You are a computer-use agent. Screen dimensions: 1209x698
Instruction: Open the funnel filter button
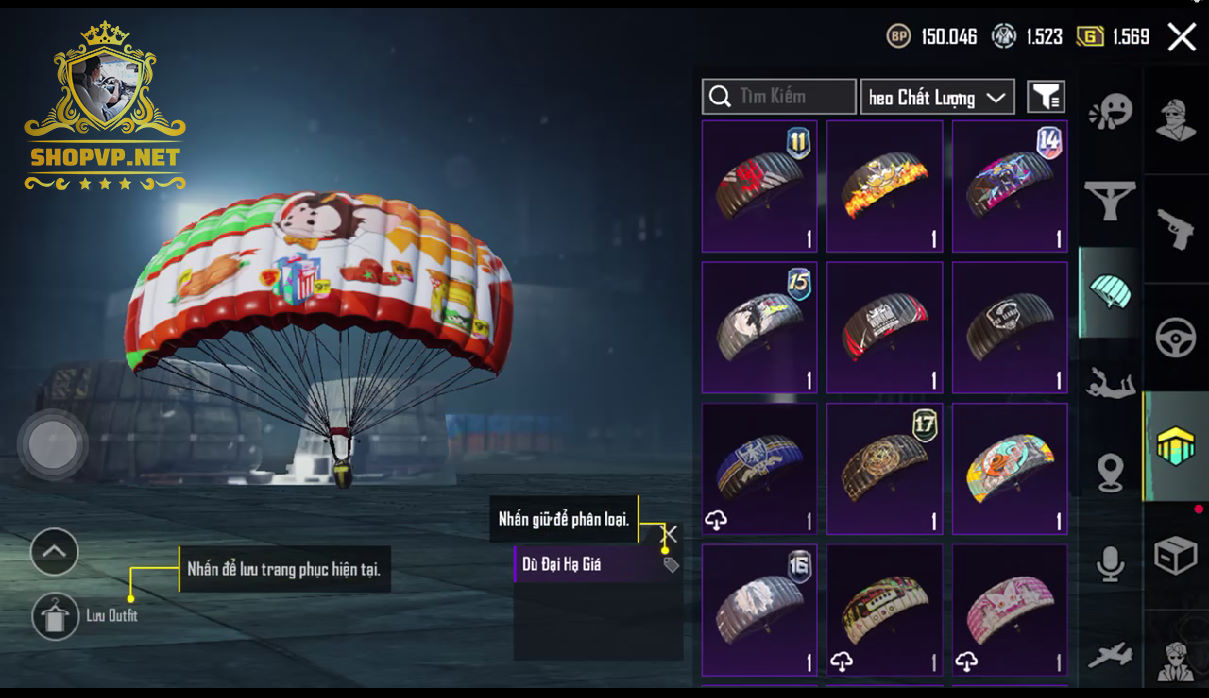1046,97
